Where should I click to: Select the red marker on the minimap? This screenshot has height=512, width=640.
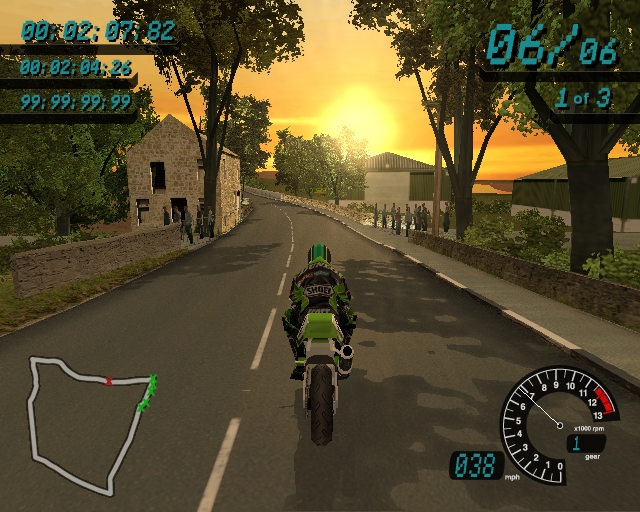coord(109,381)
